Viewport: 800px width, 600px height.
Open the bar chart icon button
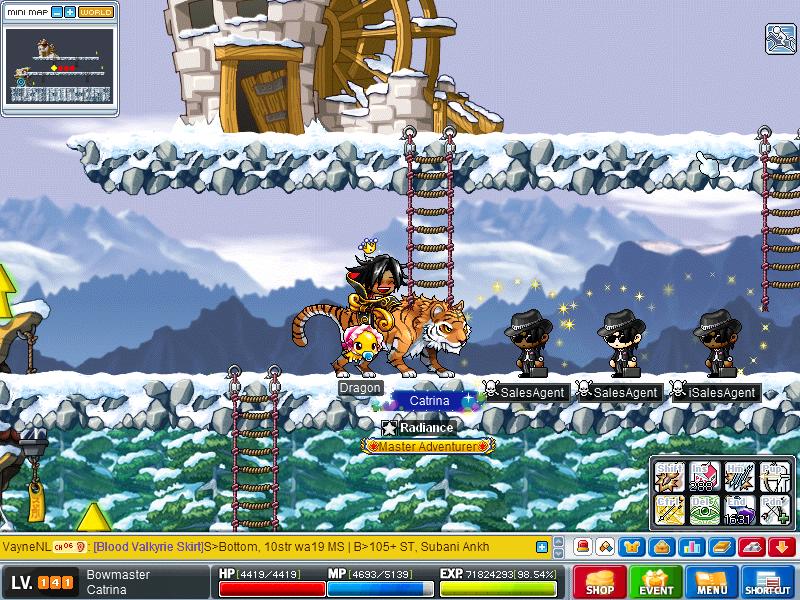689,547
